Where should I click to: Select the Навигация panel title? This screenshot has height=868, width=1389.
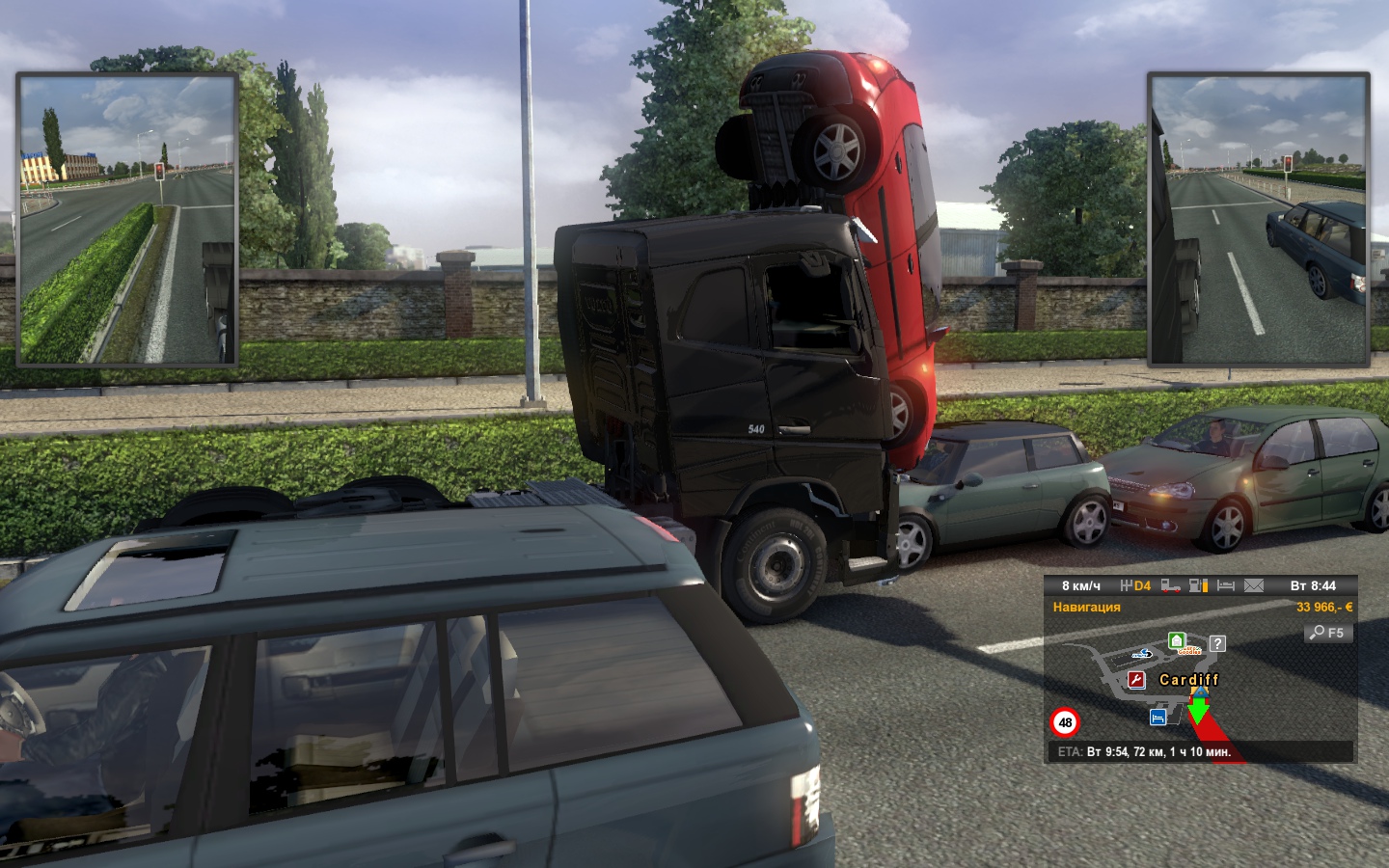coord(1086,608)
